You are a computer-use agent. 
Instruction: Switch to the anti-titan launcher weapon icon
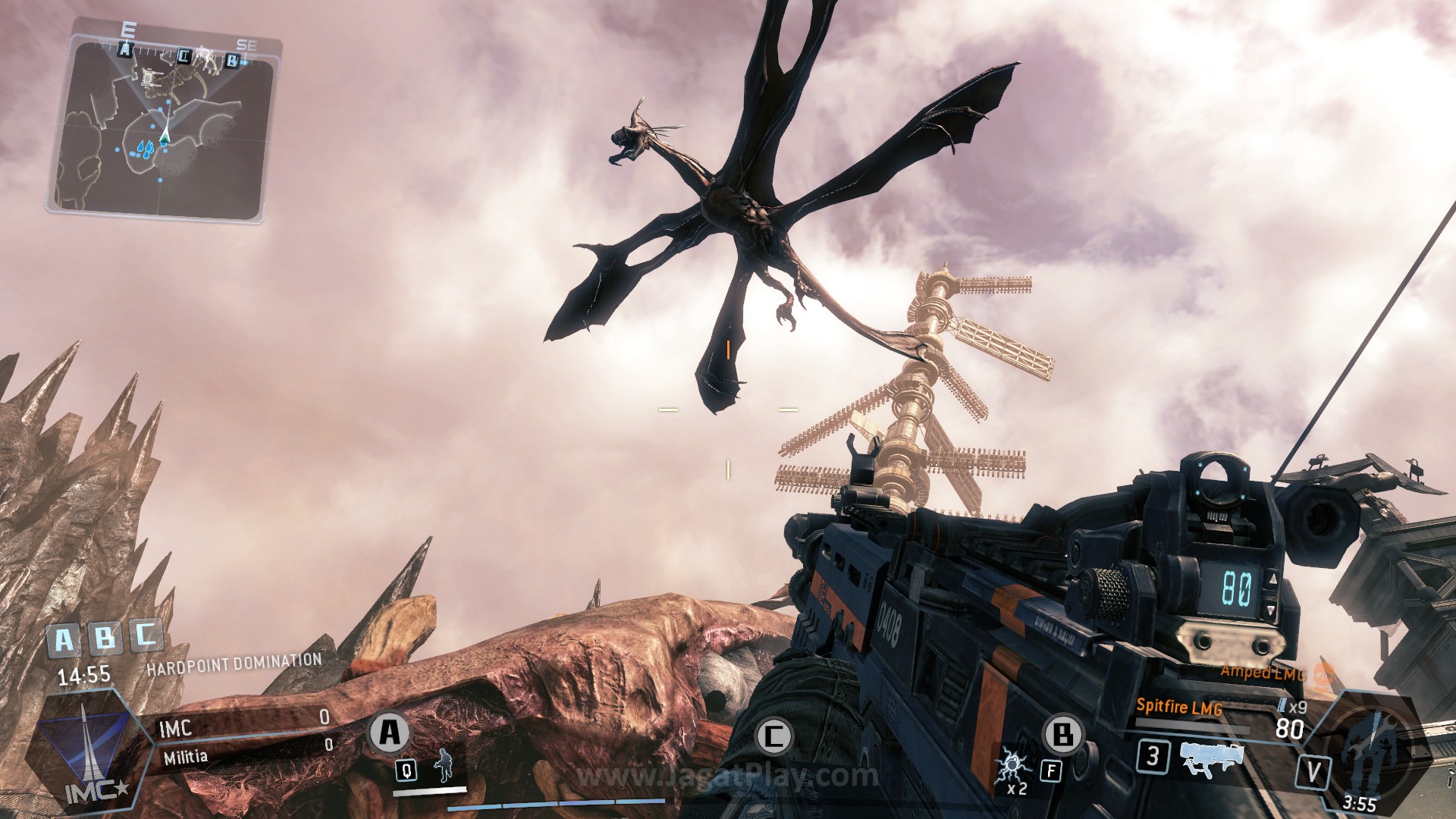tap(1212, 758)
